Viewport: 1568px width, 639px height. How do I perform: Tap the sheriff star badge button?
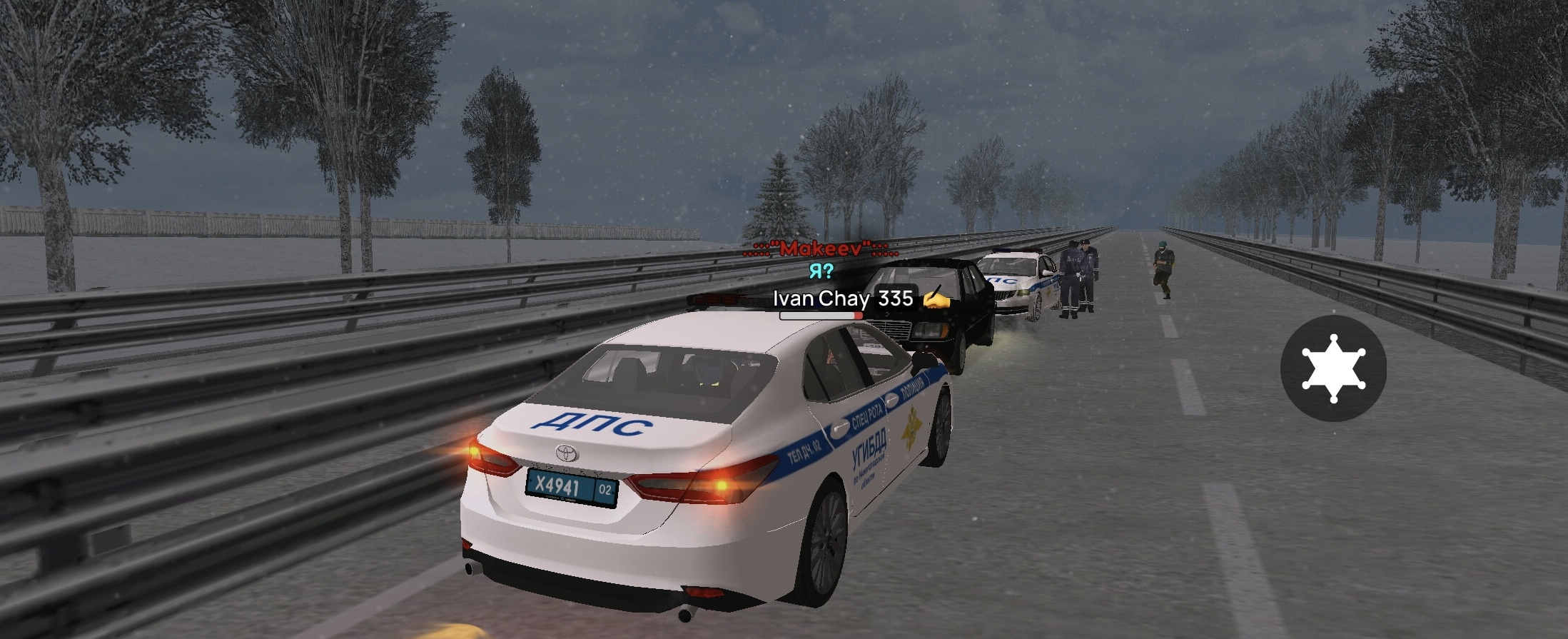pos(1332,368)
